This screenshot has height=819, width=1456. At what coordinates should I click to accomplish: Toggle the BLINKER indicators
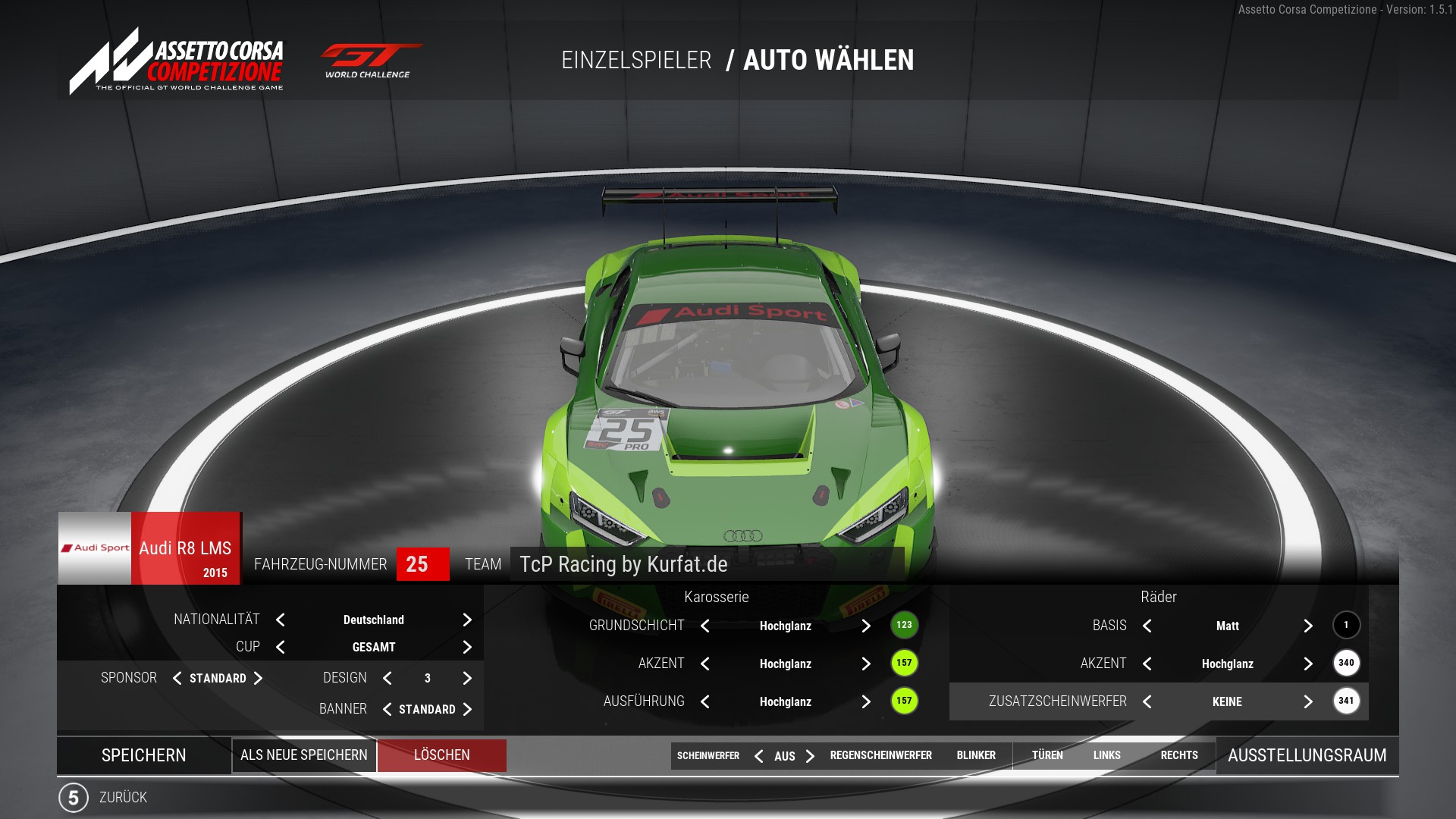pos(976,755)
